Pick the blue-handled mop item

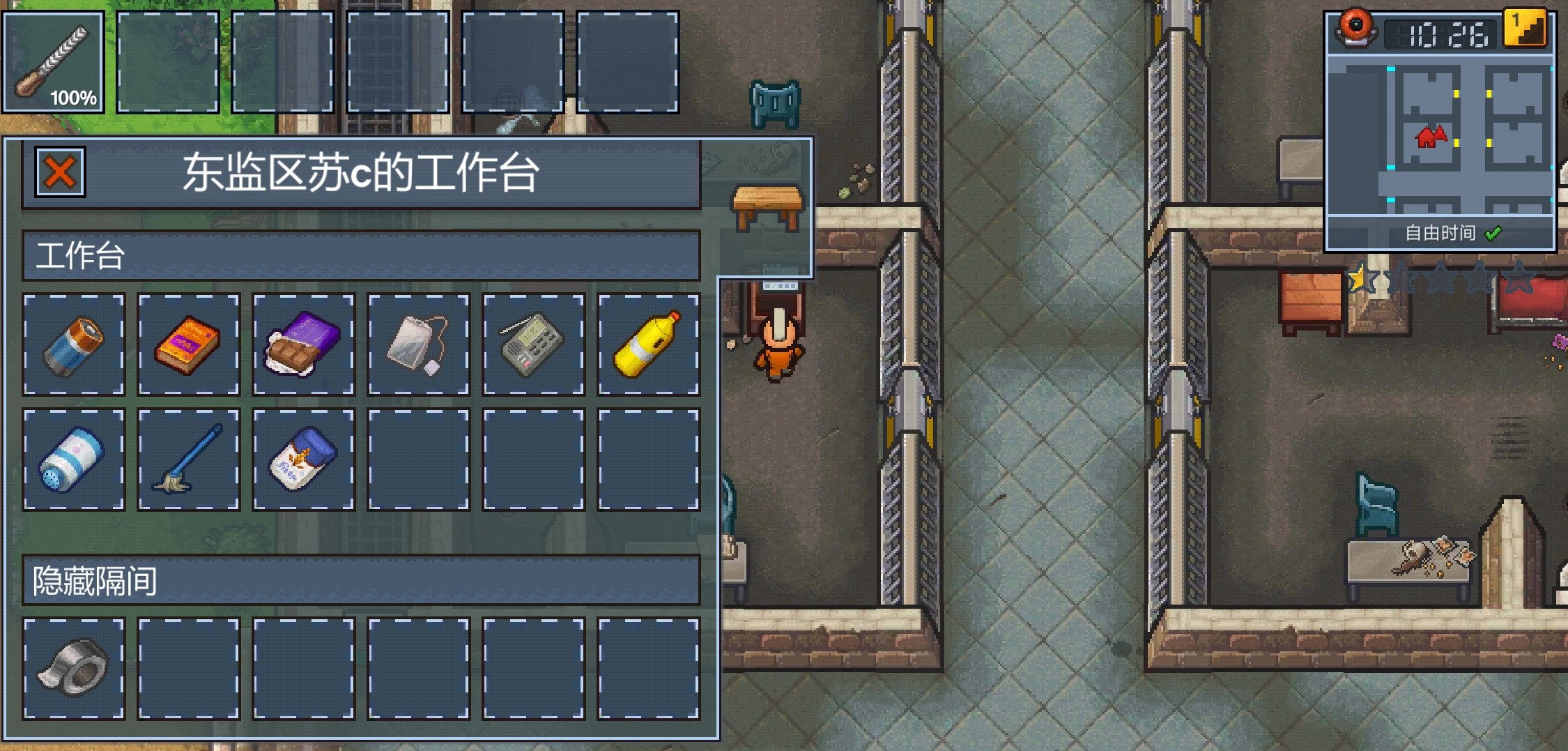click(x=189, y=460)
